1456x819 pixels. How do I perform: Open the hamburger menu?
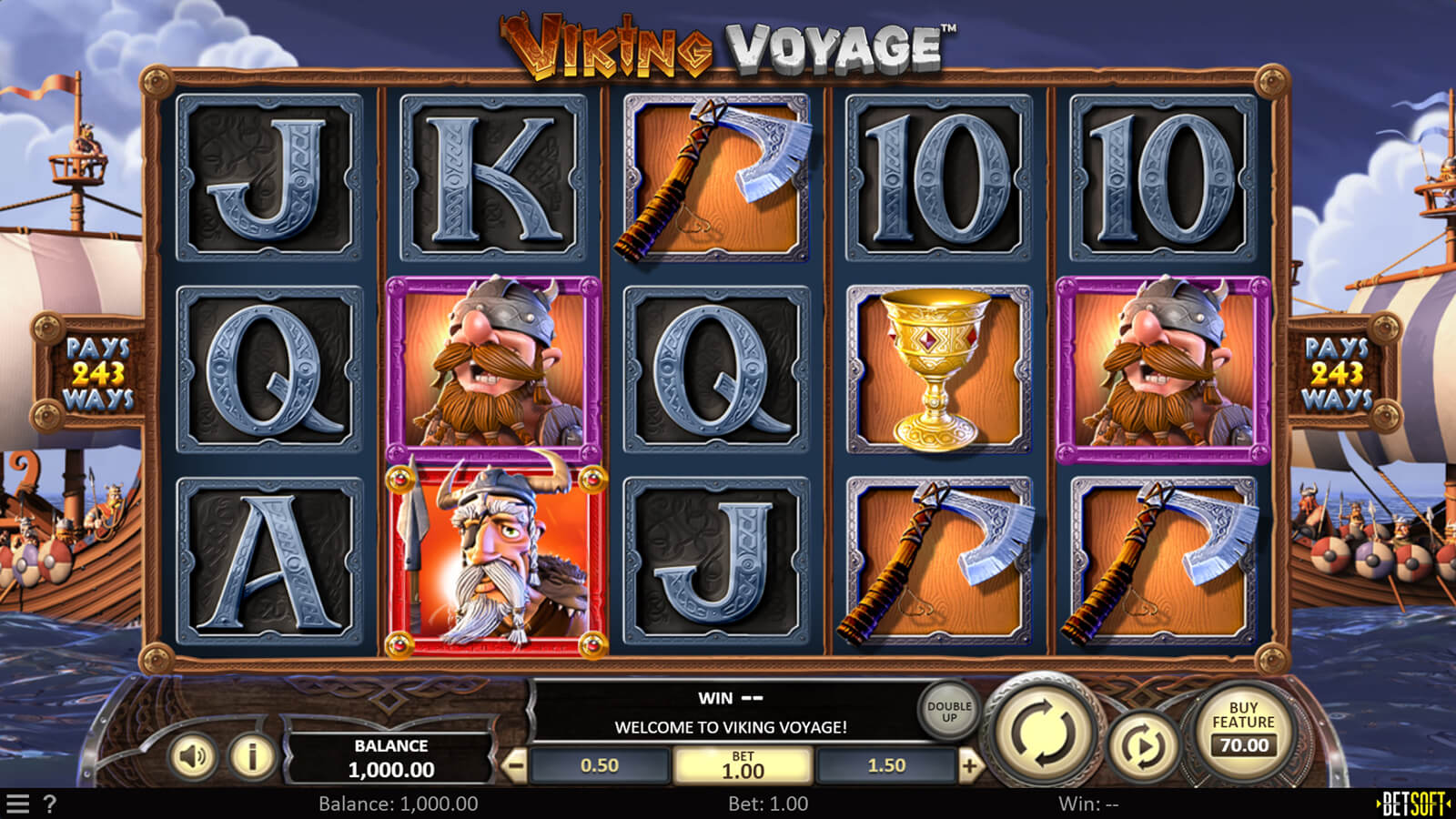pos(18,804)
